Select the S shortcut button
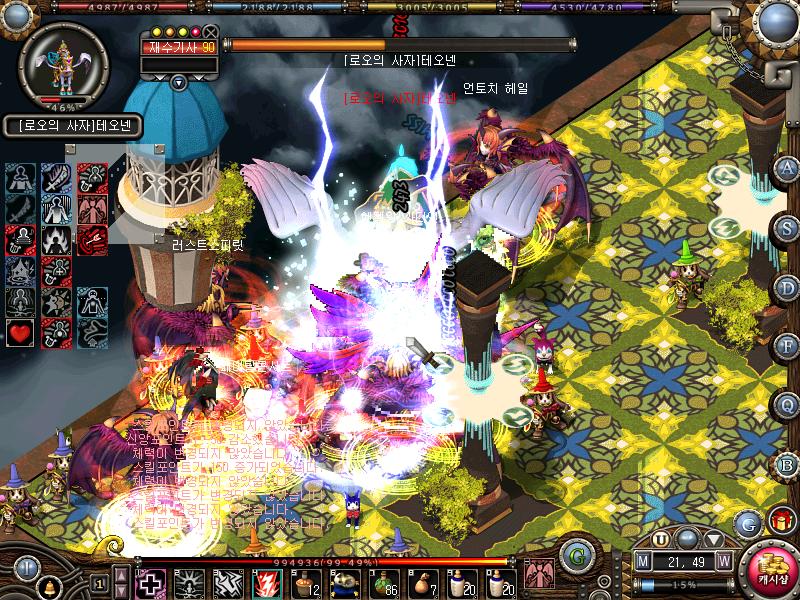The image size is (800, 600). [x=787, y=227]
